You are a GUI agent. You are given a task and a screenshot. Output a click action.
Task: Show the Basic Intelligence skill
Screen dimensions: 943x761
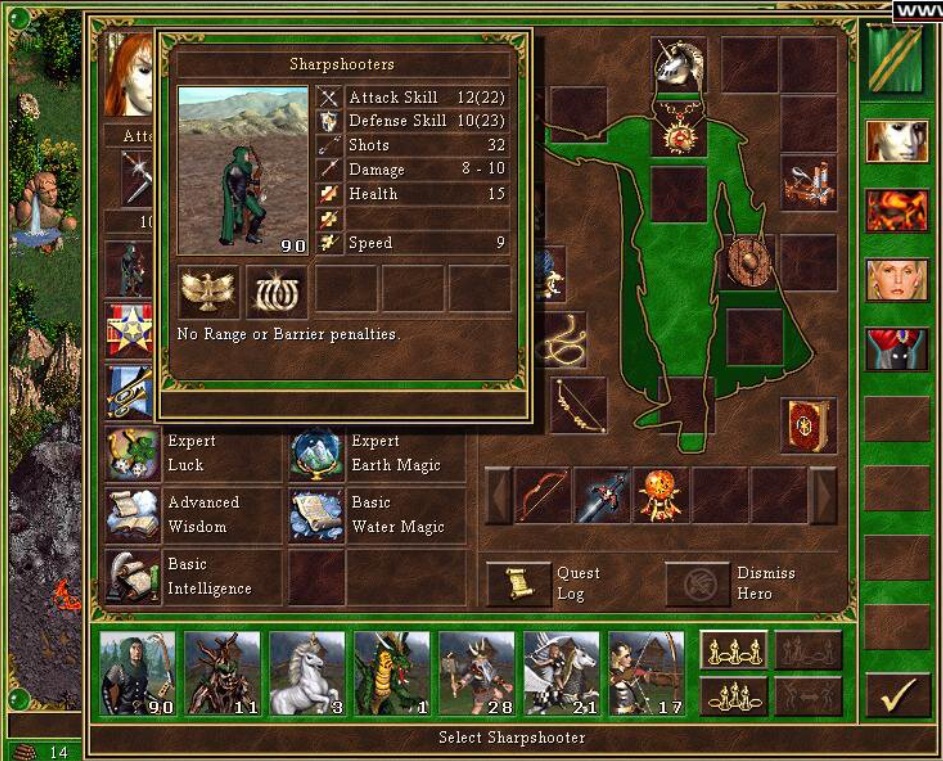[134, 577]
